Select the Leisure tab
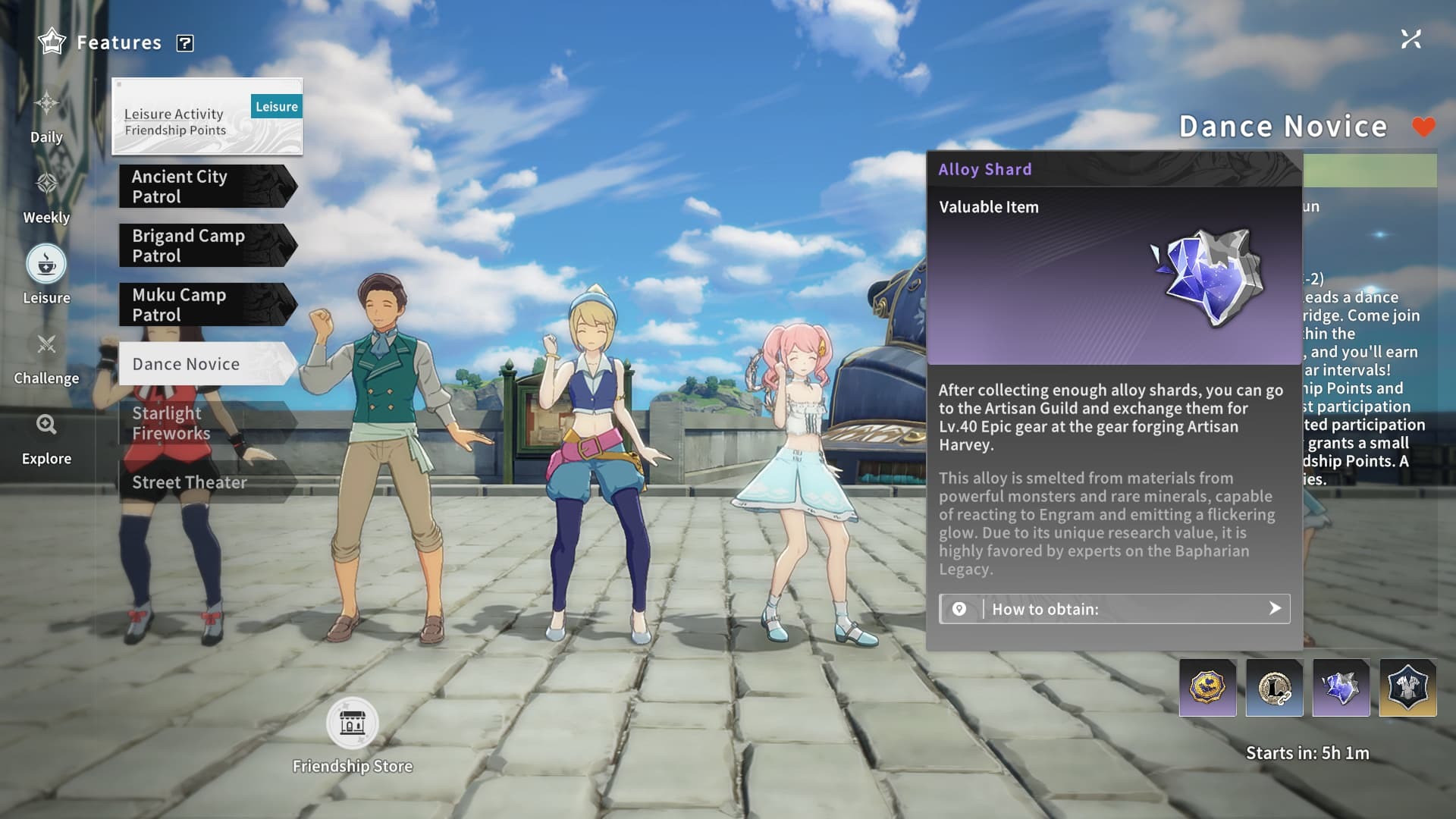This screenshot has height=819, width=1456. [46, 275]
